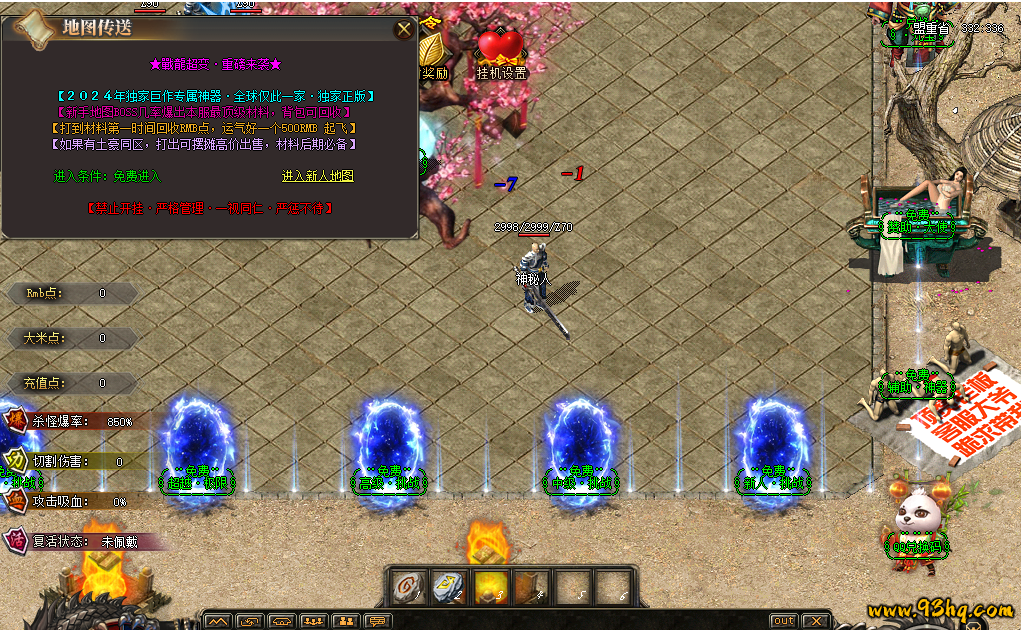
Task: Click the 'out' button on the bottom bar
Action: coord(783,621)
